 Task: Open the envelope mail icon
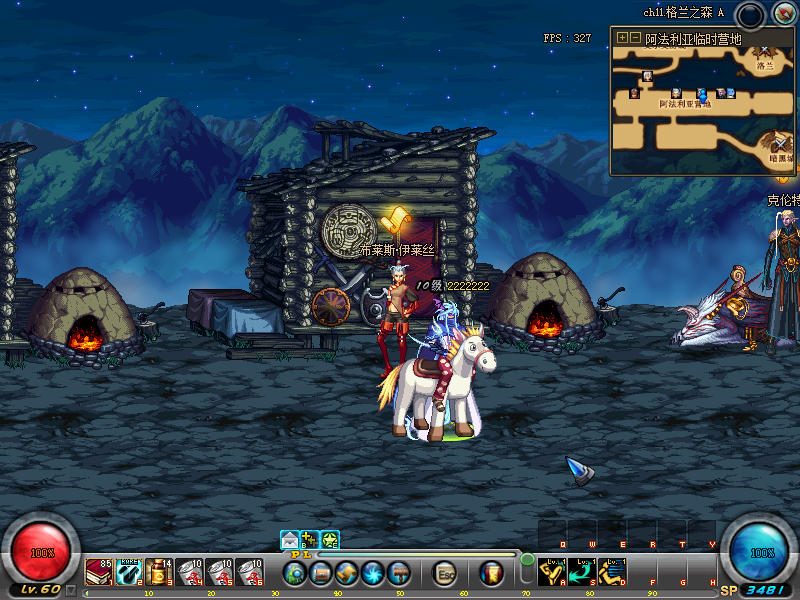[290, 540]
